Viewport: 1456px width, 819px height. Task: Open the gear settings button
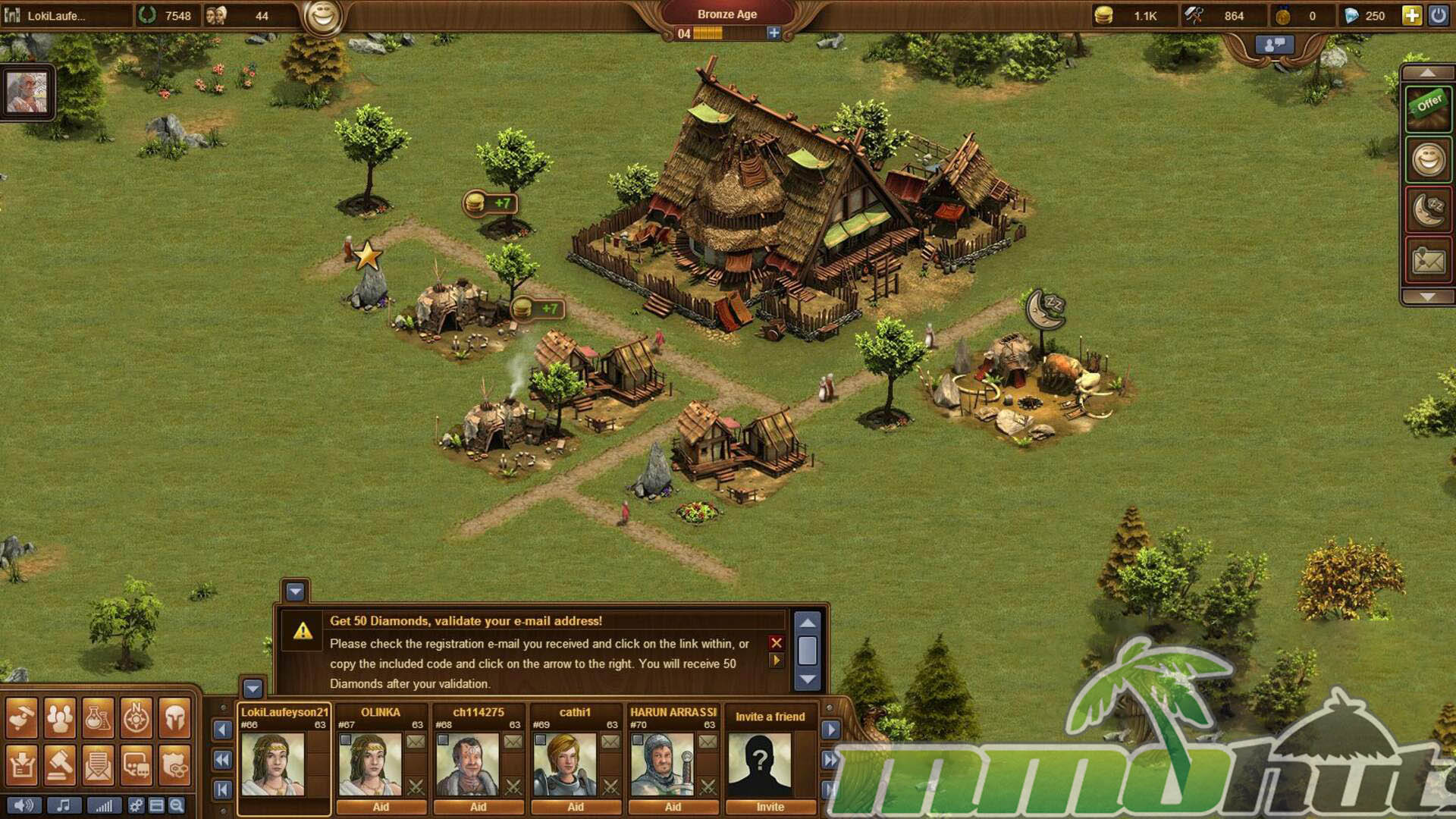[x=136, y=805]
